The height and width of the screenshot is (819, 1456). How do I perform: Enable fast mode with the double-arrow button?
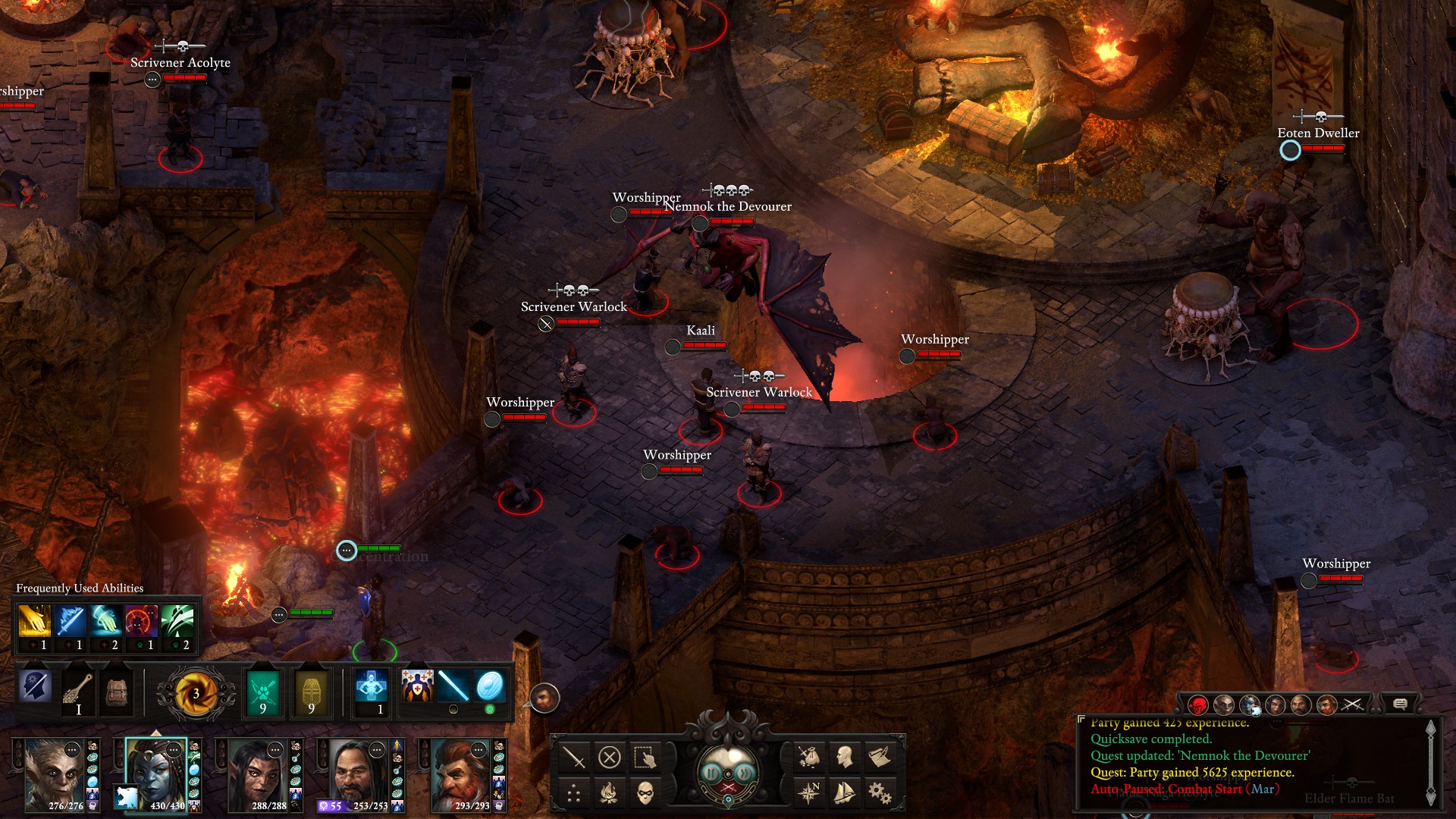[745, 773]
